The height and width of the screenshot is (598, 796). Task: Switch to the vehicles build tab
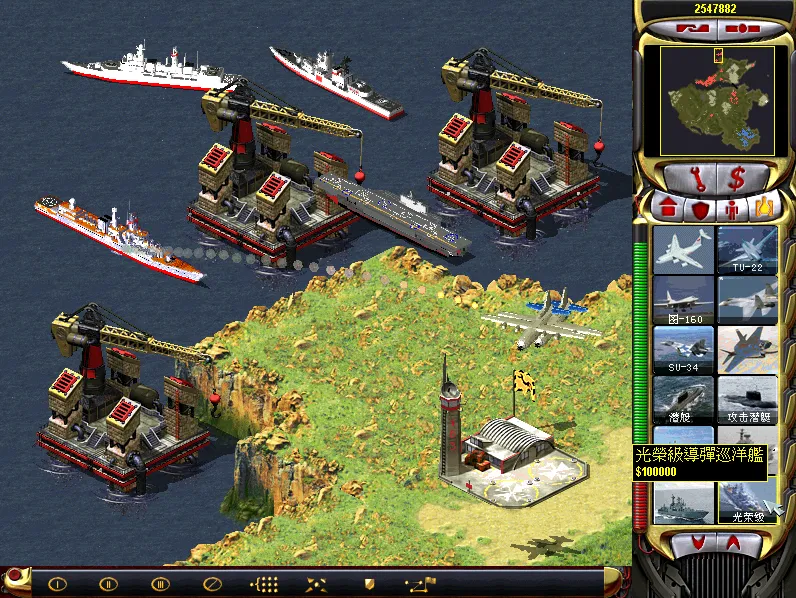[x=763, y=209]
